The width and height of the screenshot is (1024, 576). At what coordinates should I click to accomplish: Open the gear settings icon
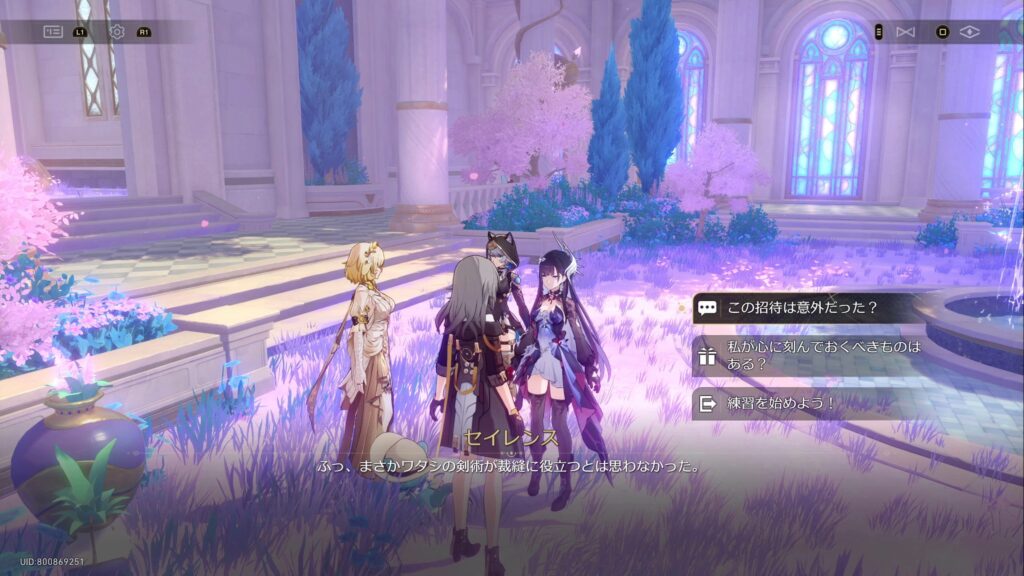[116, 32]
